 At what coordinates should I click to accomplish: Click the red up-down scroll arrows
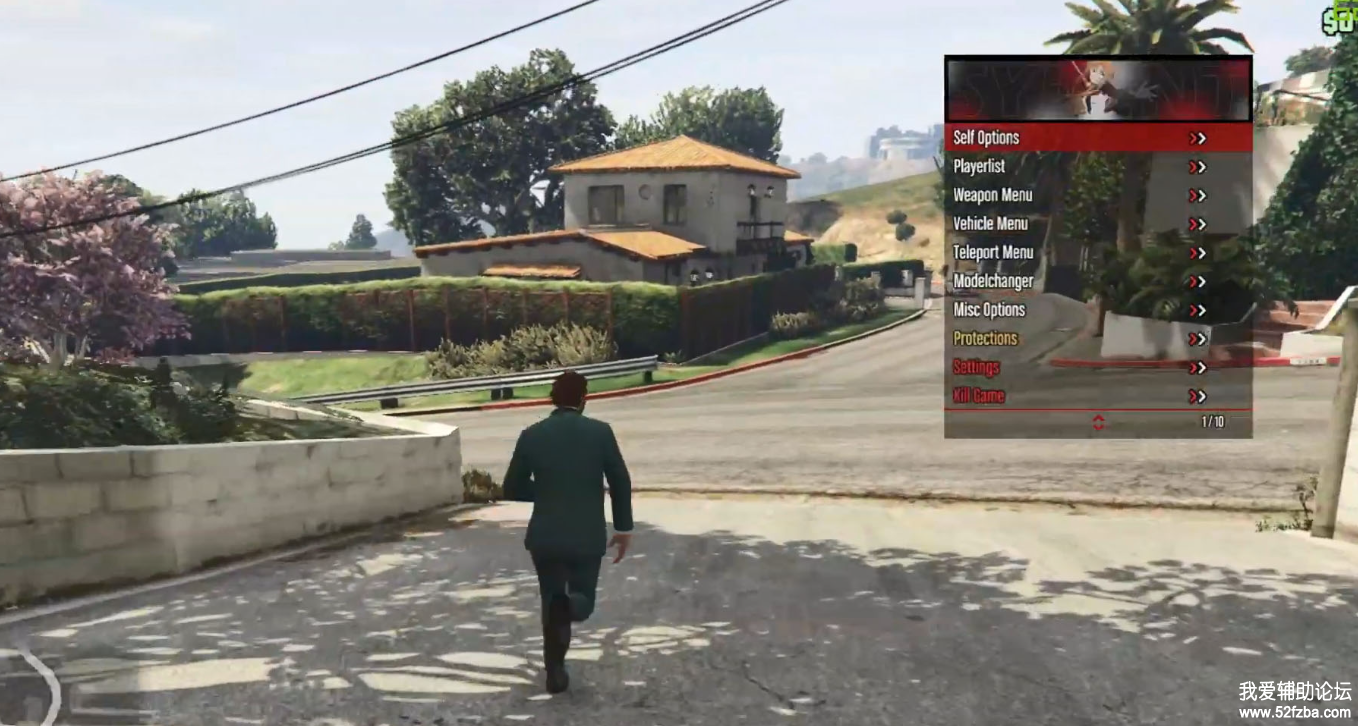click(1098, 423)
